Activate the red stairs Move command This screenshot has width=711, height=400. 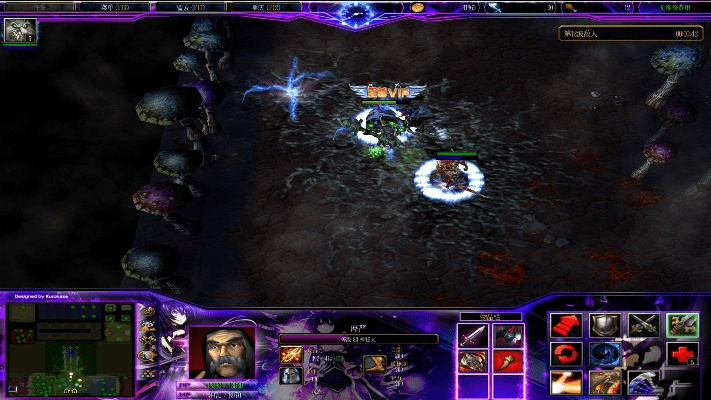coord(566,326)
